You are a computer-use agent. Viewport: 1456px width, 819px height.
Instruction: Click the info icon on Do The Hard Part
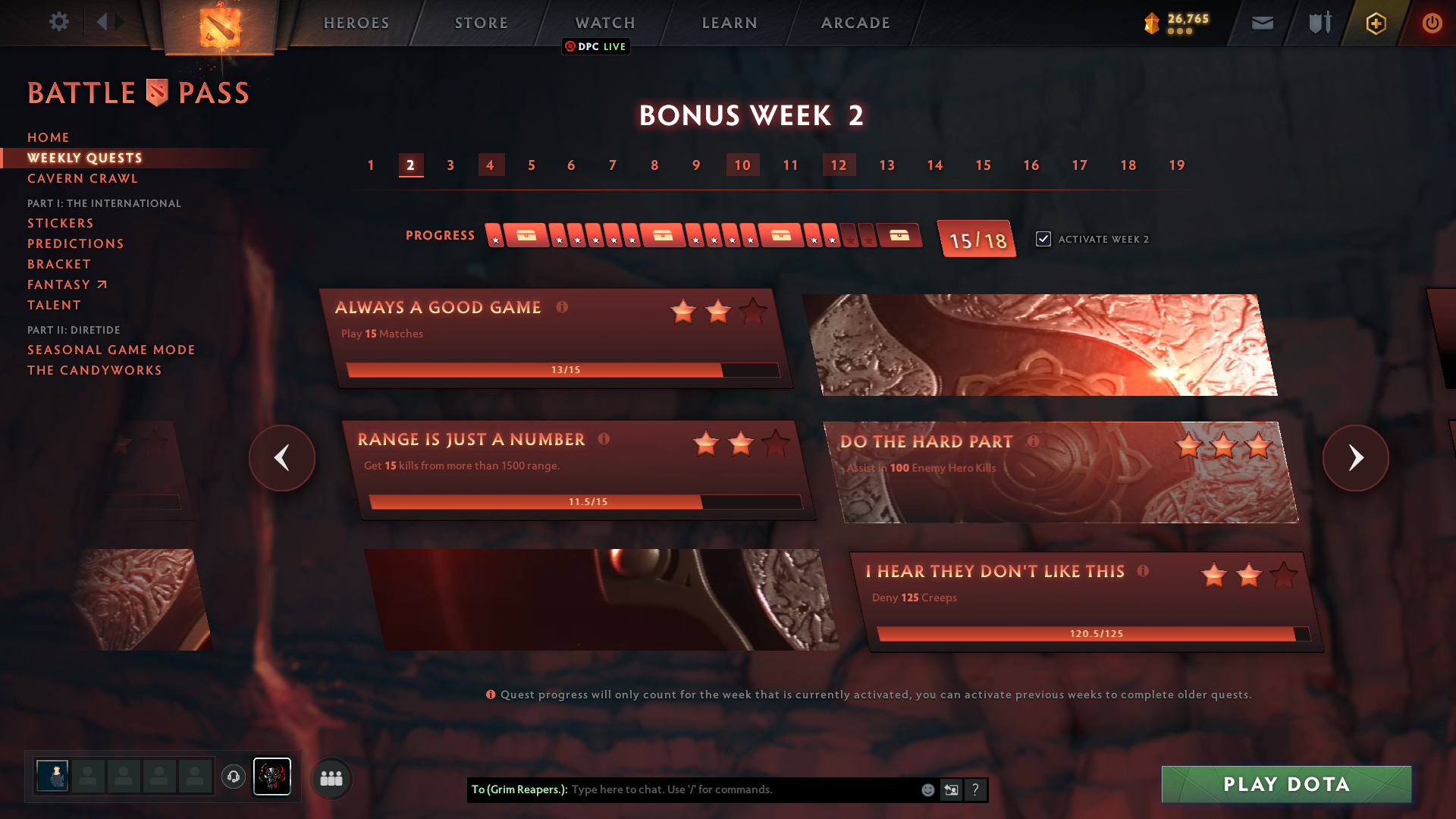1035,441
